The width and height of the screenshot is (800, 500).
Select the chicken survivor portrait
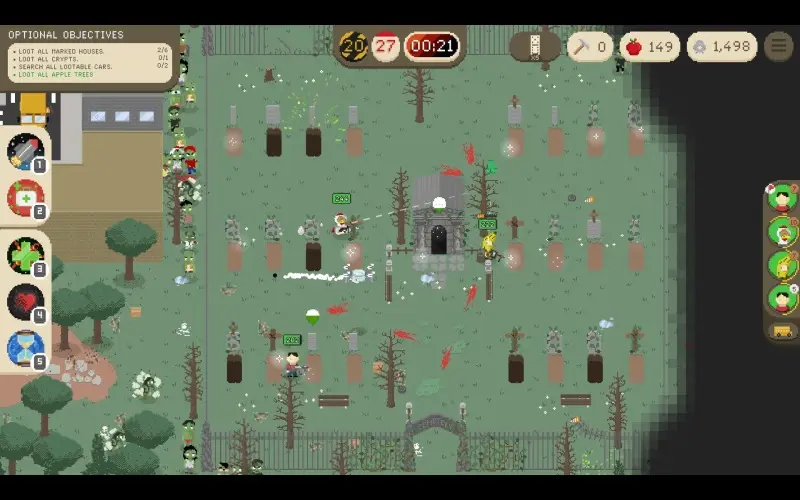pyautogui.click(x=782, y=232)
